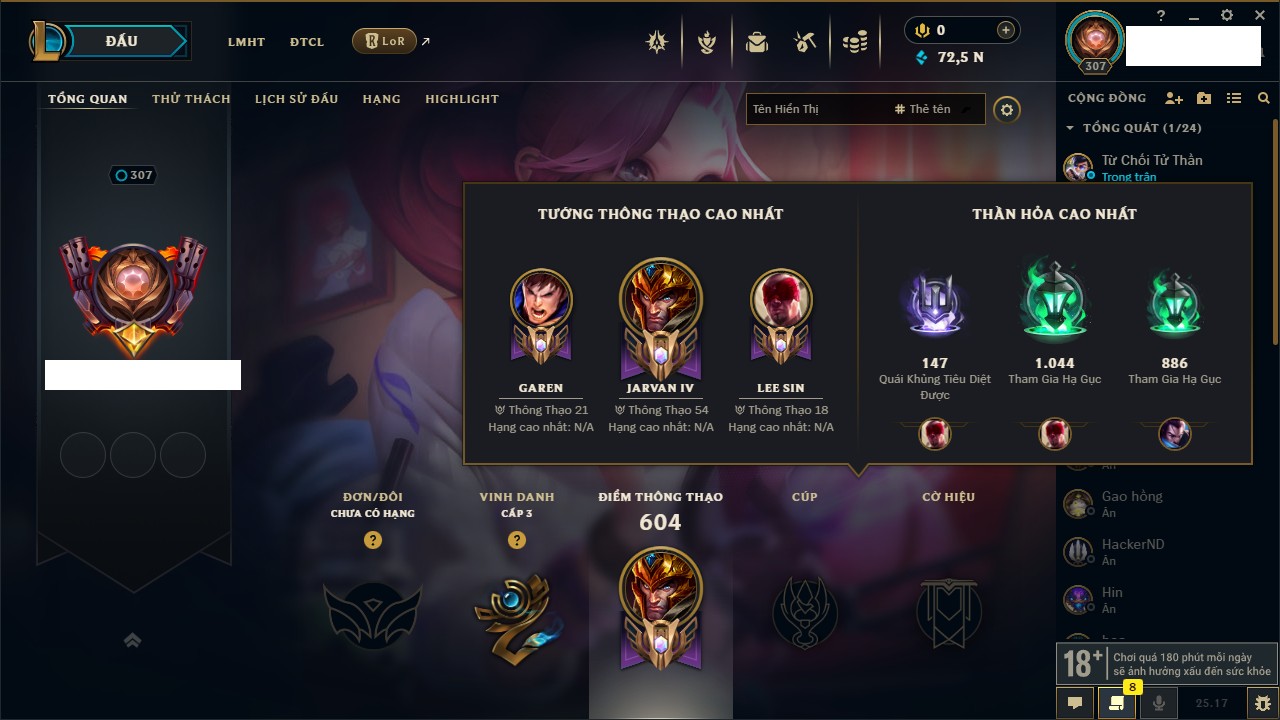Open the coin stack store icon
This screenshot has height=720, width=1280.
pyautogui.click(x=854, y=42)
